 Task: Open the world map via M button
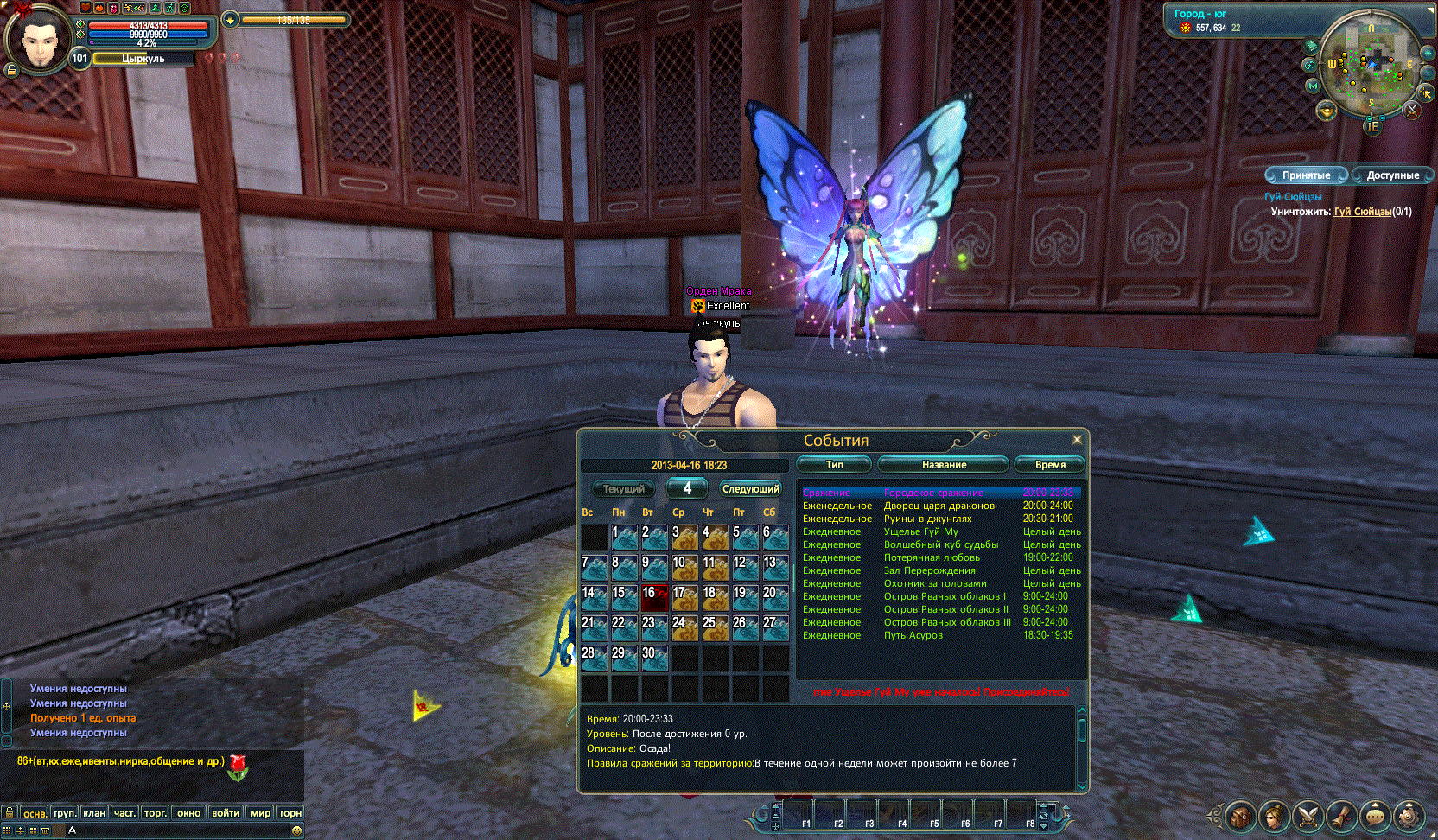pyautogui.click(x=1313, y=86)
